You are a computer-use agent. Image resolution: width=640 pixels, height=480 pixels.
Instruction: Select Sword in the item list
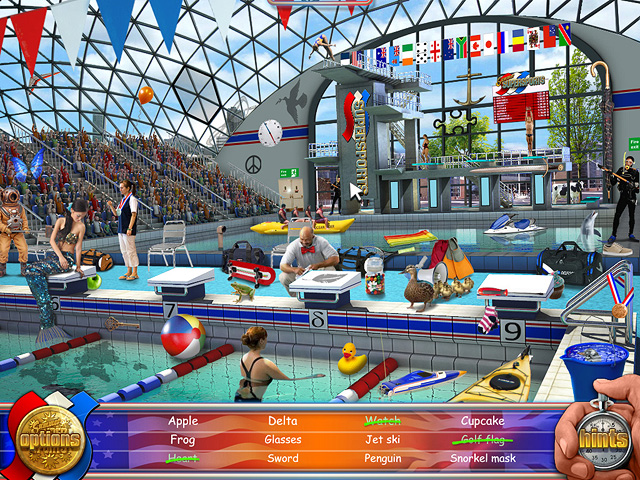283,459
